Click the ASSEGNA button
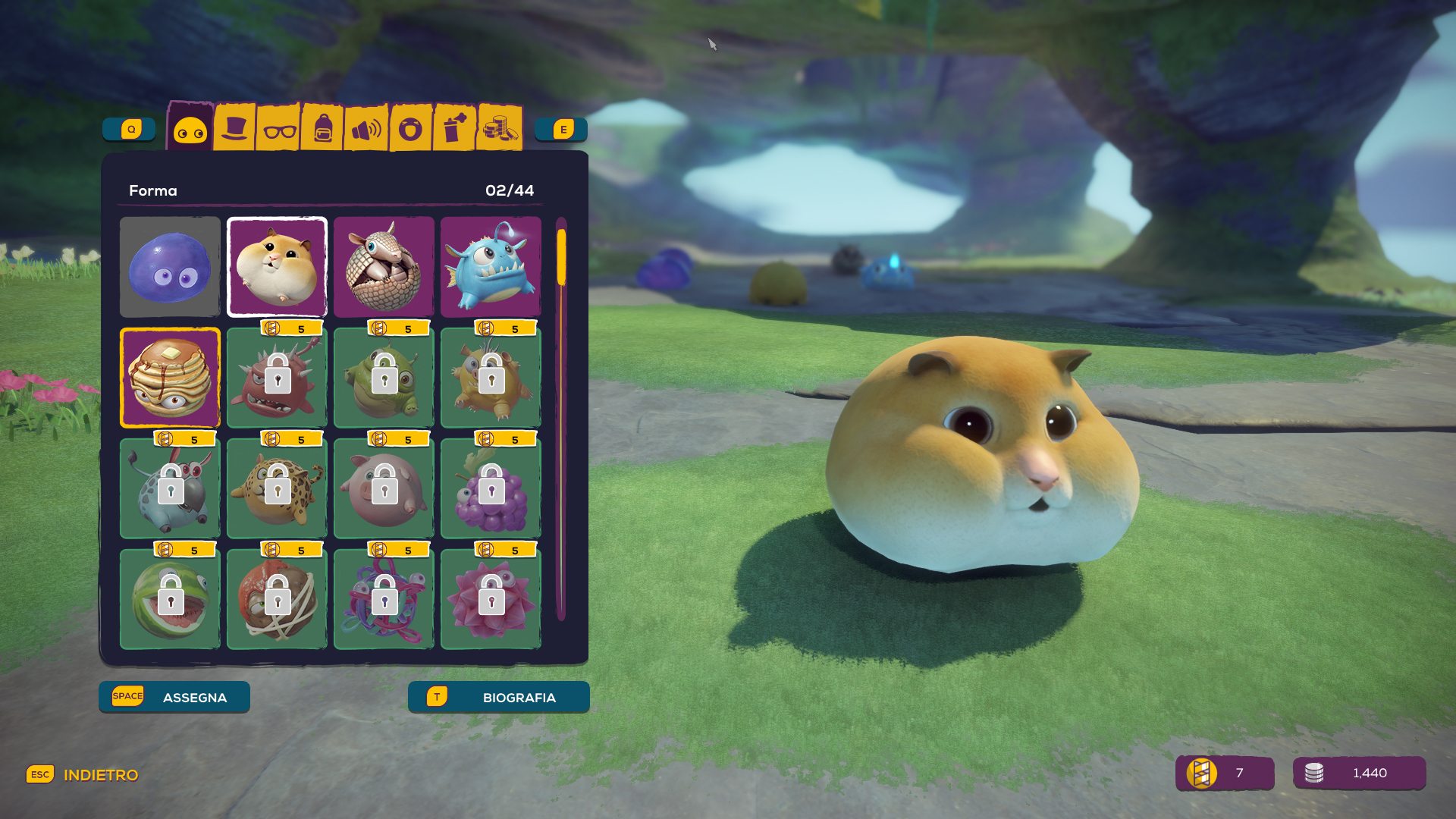 click(x=174, y=697)
